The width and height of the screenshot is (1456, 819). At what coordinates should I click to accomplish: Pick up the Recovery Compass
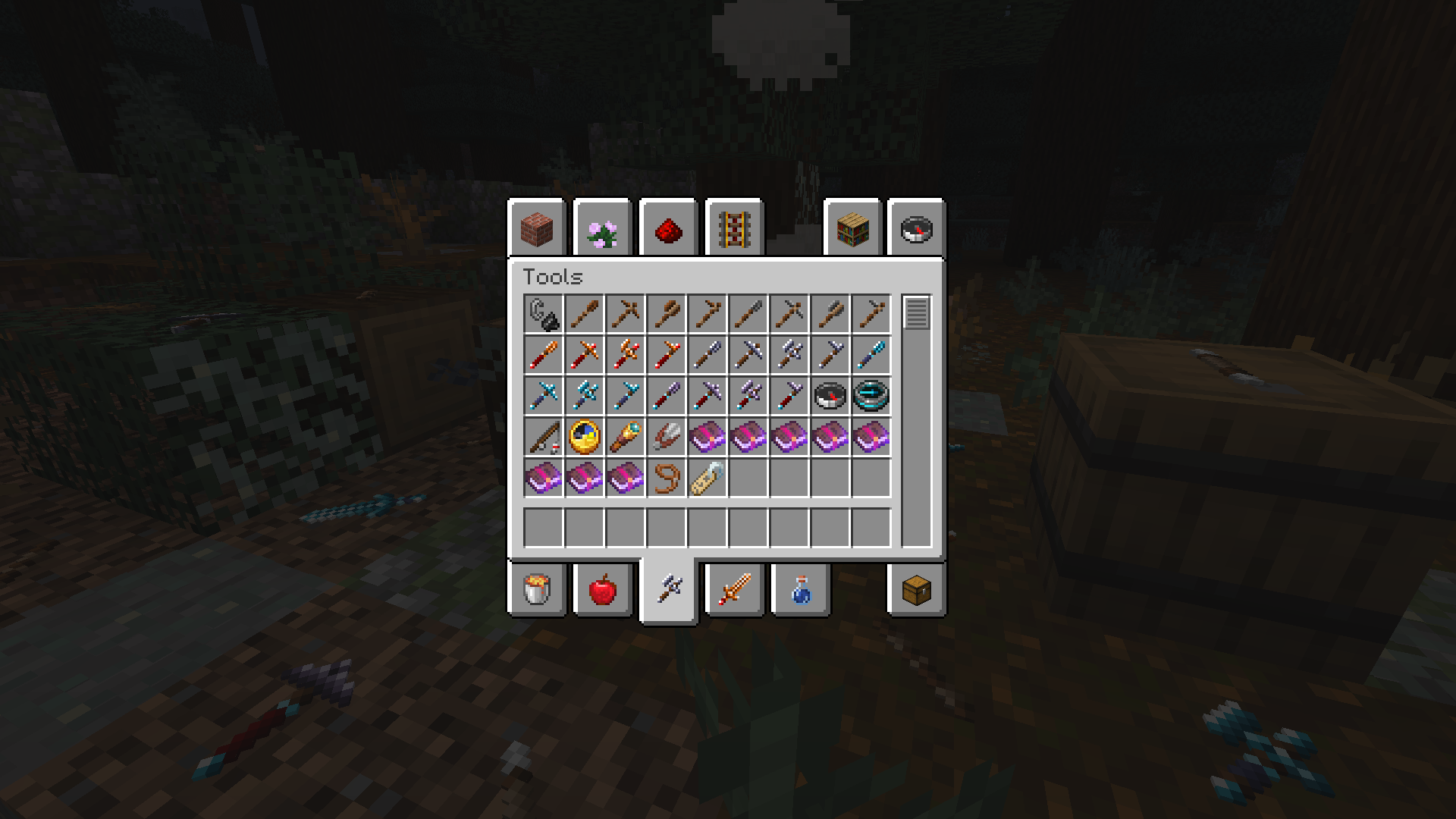pyautogui.click(x=871, y=394)
